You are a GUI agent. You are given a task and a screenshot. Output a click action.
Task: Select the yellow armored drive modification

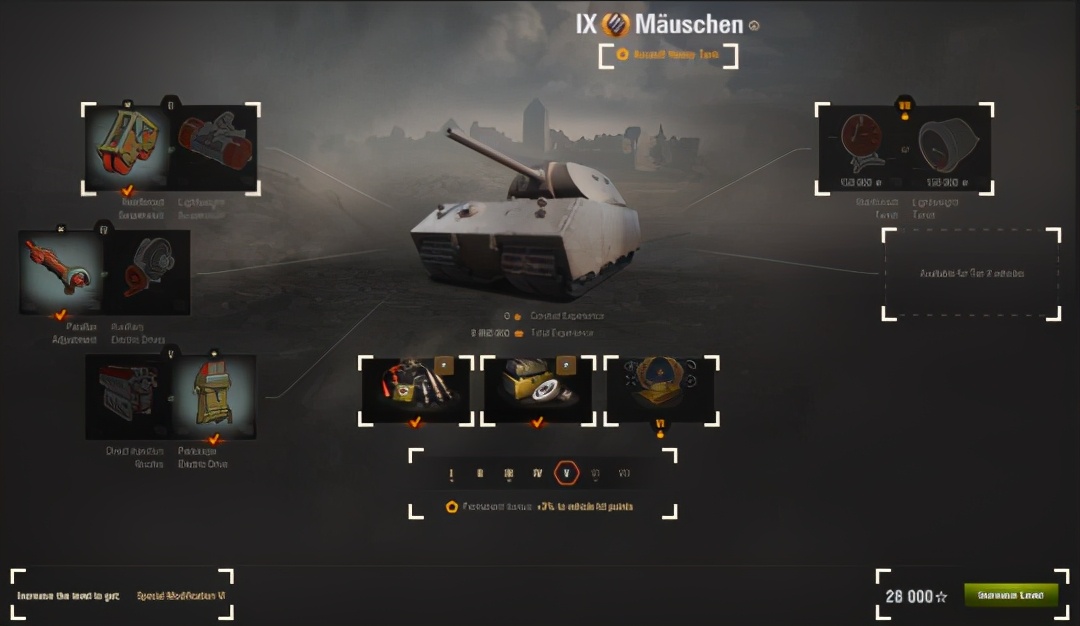[214, 396]
